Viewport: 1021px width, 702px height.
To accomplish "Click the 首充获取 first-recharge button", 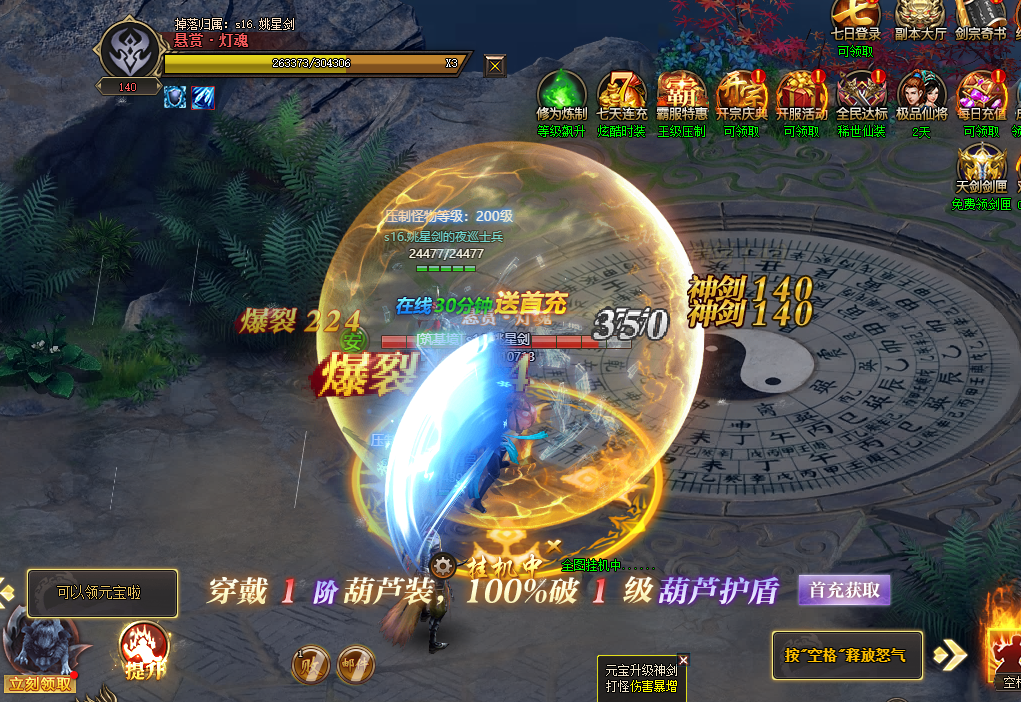I will click(845, 590).
